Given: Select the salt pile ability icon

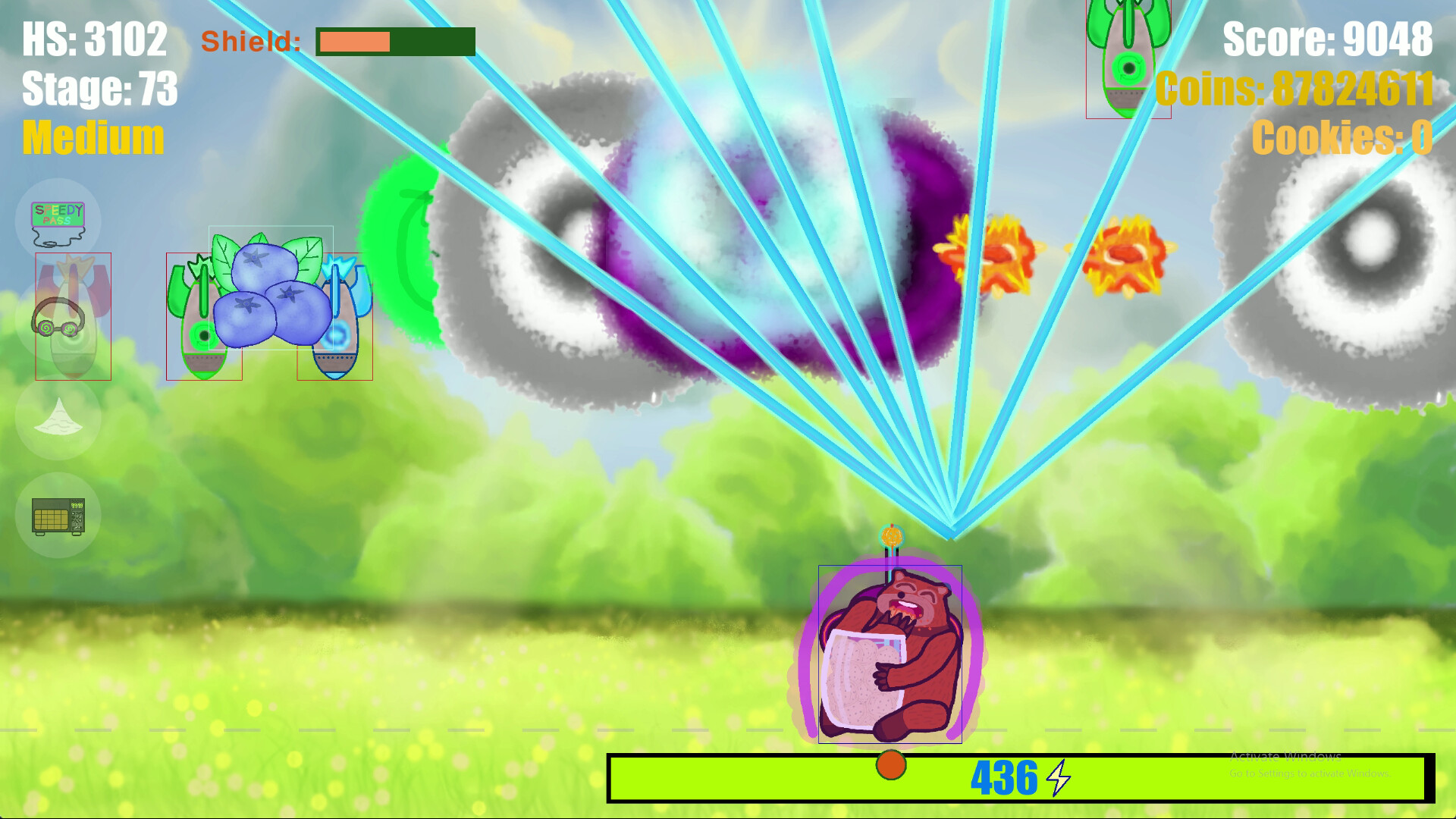Looking at the screenshot, I should [x=59, y=417].
